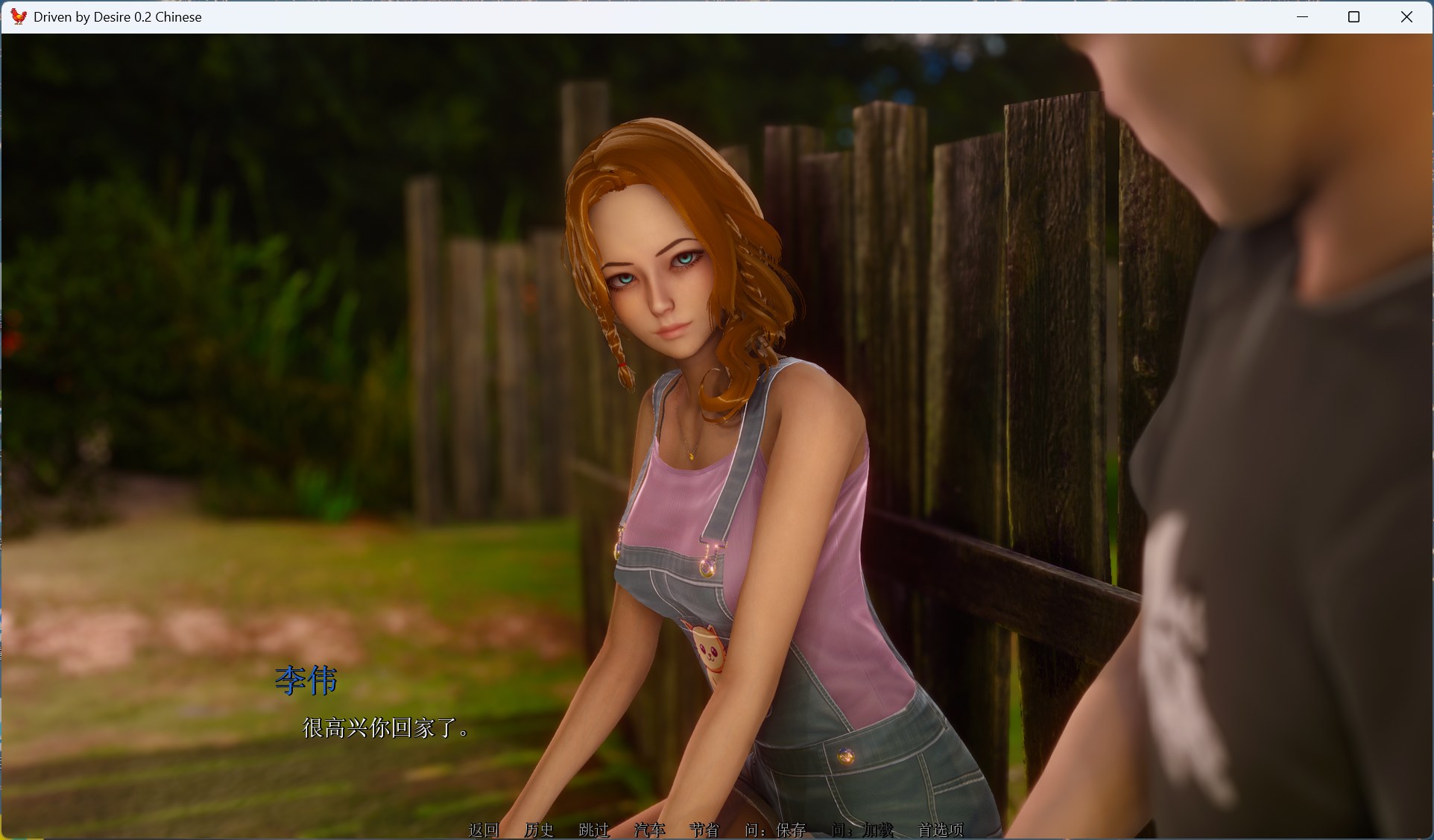
Task: Minimize the game window
Action: pyautogui.click(x=1303, y=16)
